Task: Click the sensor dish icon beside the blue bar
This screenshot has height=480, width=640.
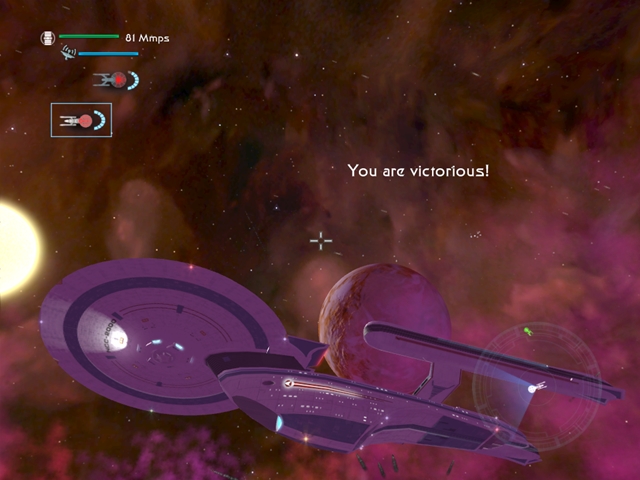Action: tap(68, 51)
